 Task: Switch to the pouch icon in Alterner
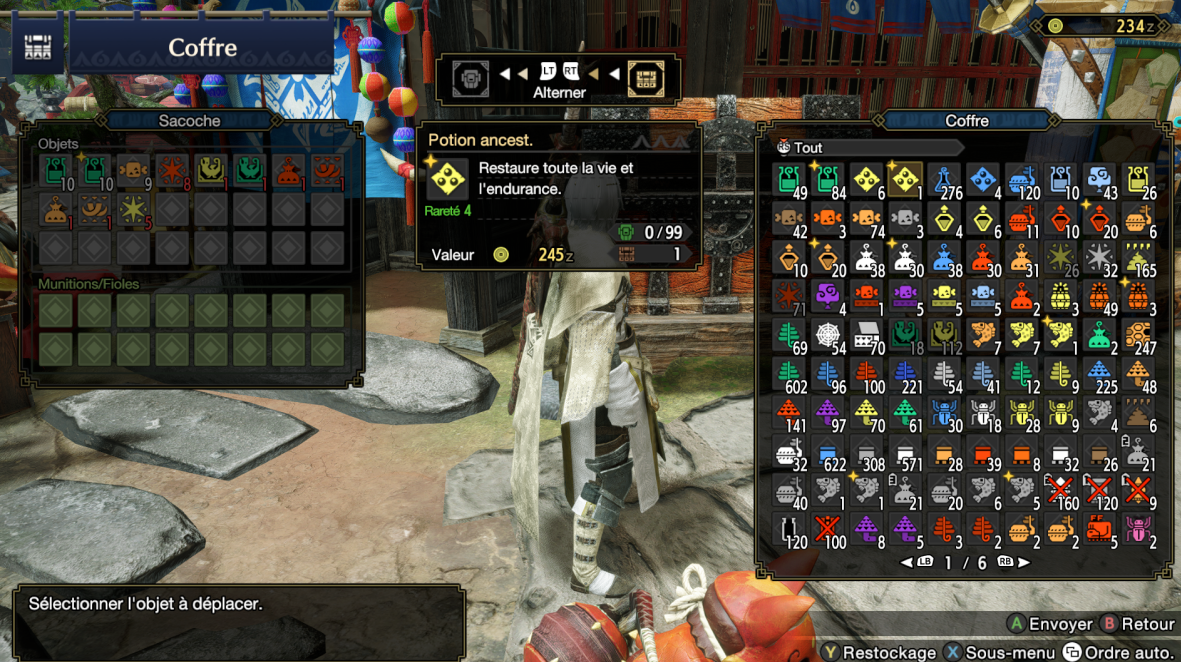[x=470, y=79]
